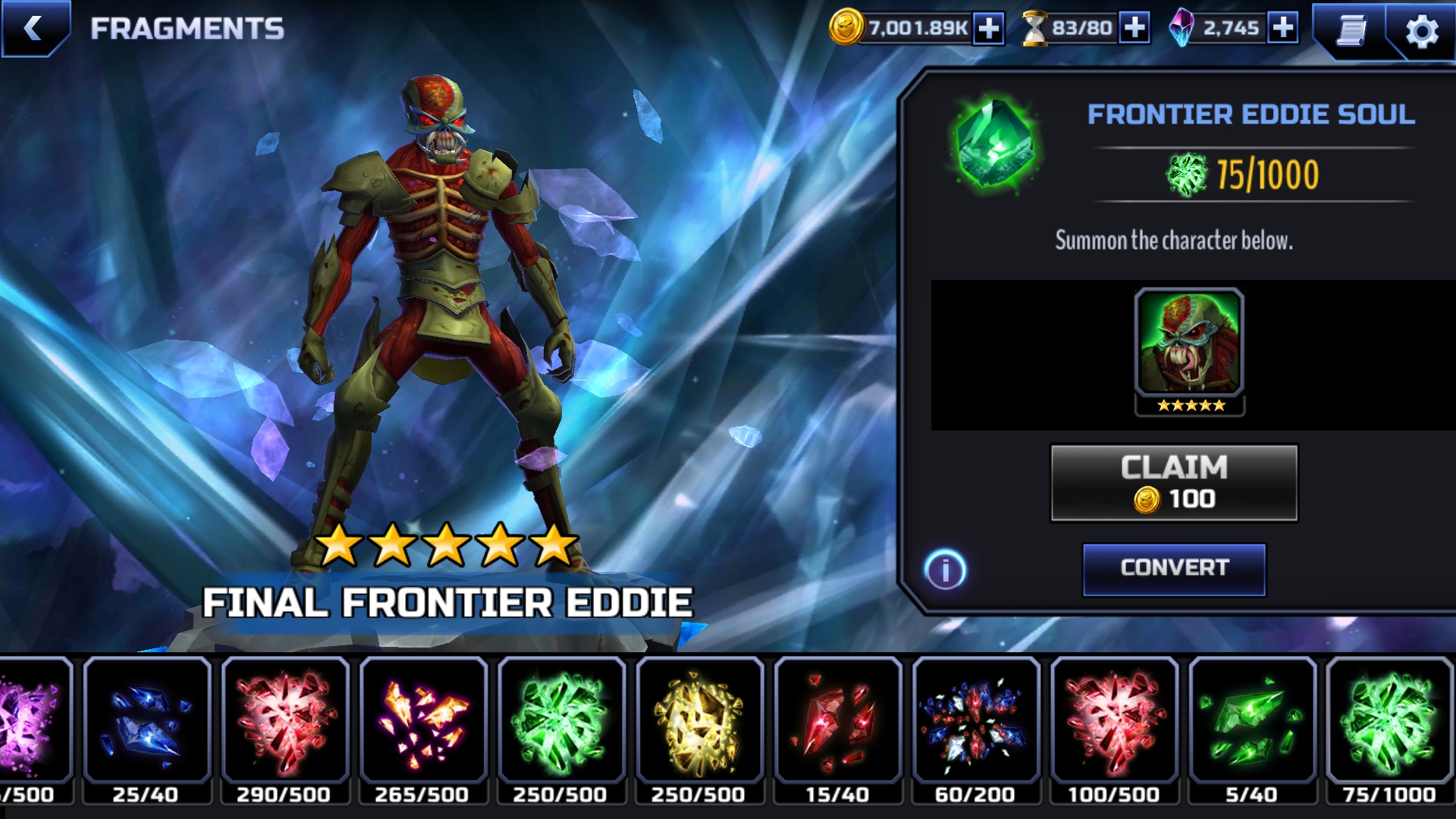Pick the gold fragment slot showing 250/500

(x=699, y=728)
